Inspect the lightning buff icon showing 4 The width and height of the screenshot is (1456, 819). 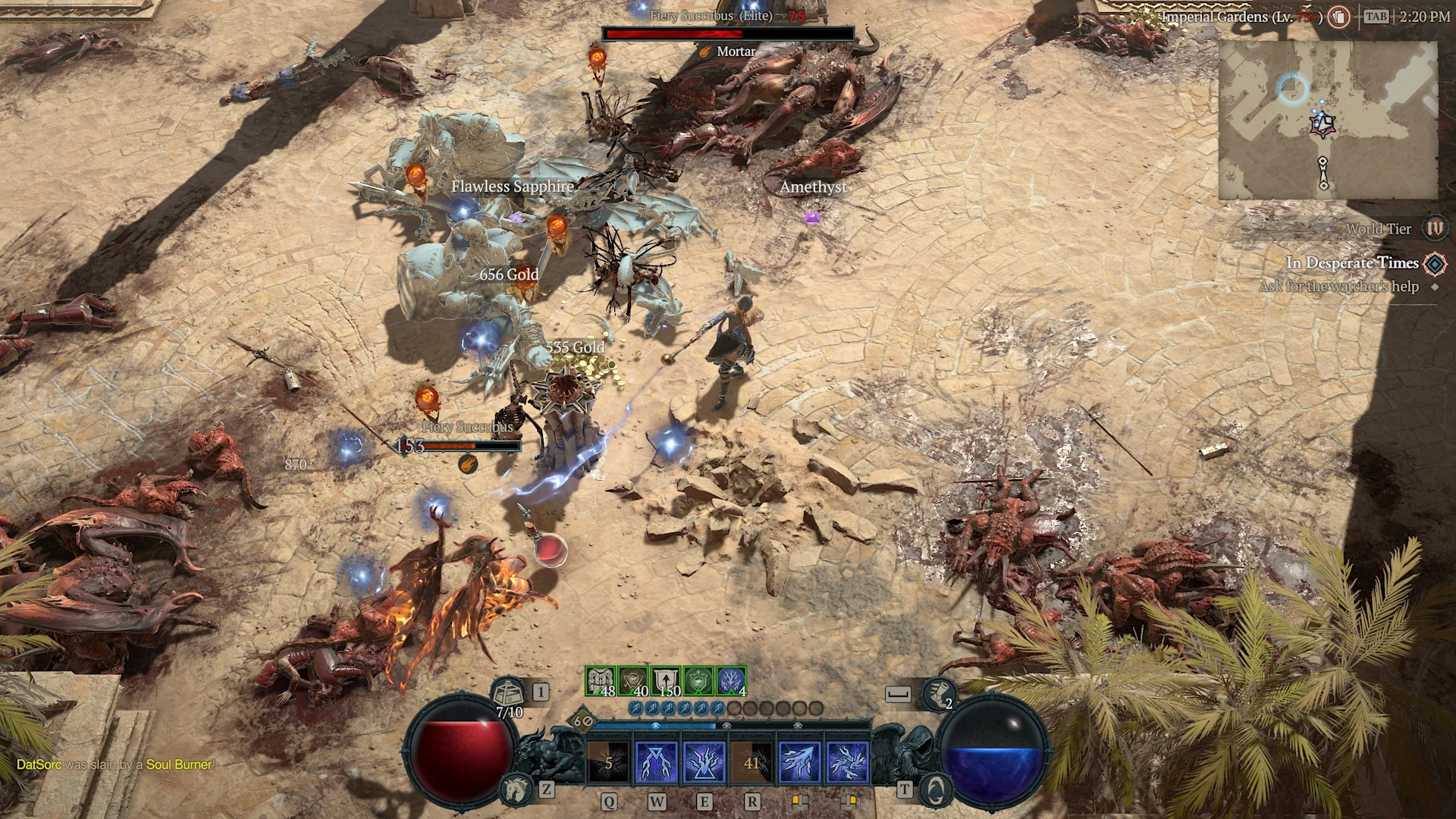[731, 681]
